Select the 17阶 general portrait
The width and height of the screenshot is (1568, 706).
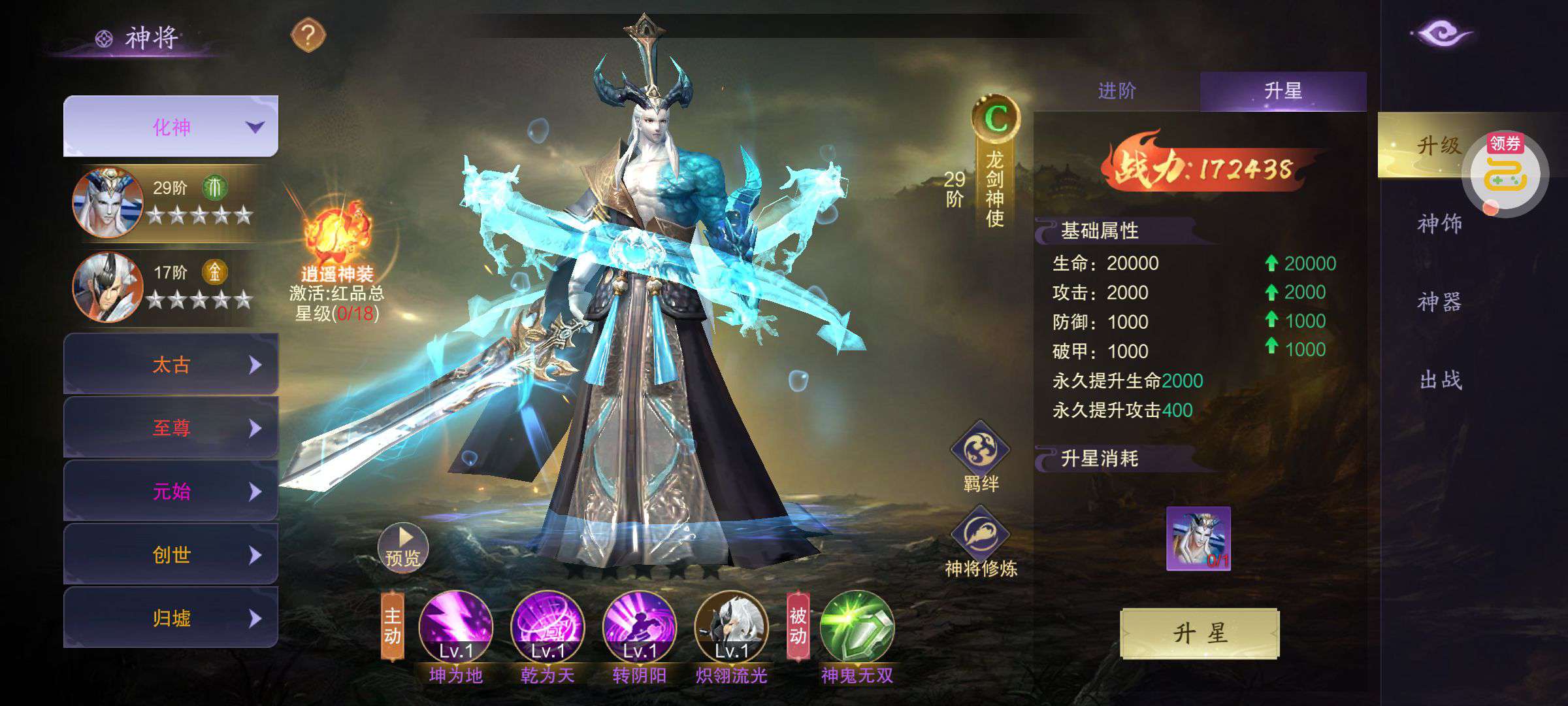coord(108,286)
